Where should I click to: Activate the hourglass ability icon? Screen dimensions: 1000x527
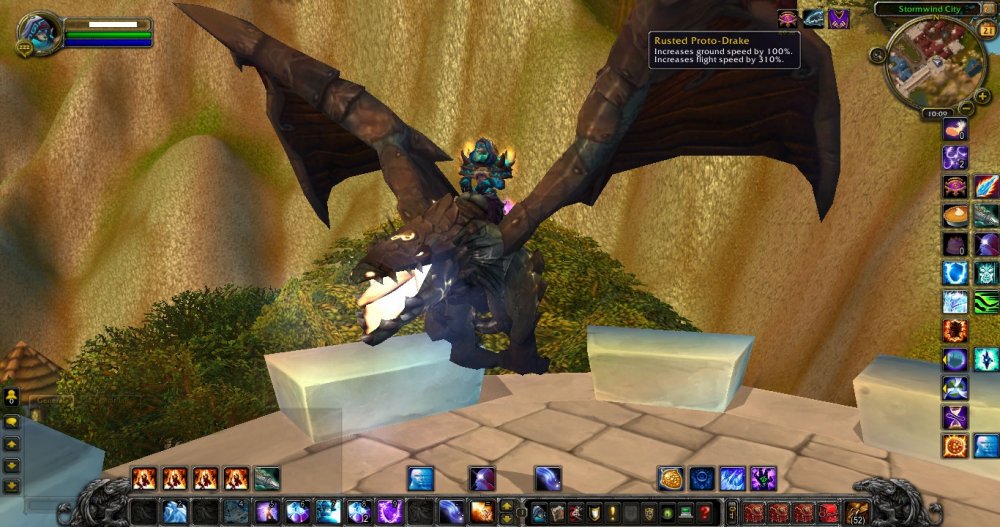[x=955, y=417]
